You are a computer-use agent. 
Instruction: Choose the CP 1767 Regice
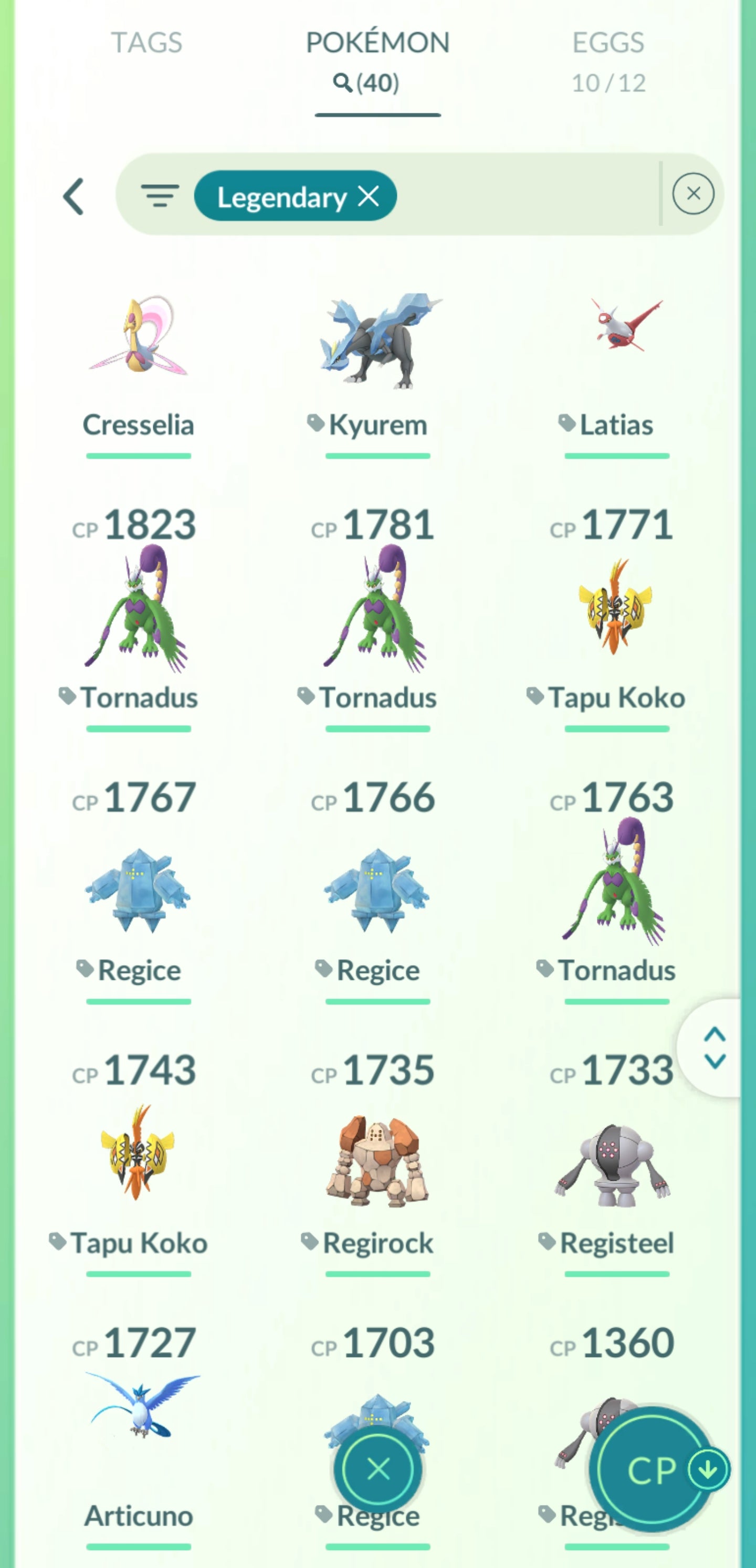click(x=138, y=889)
